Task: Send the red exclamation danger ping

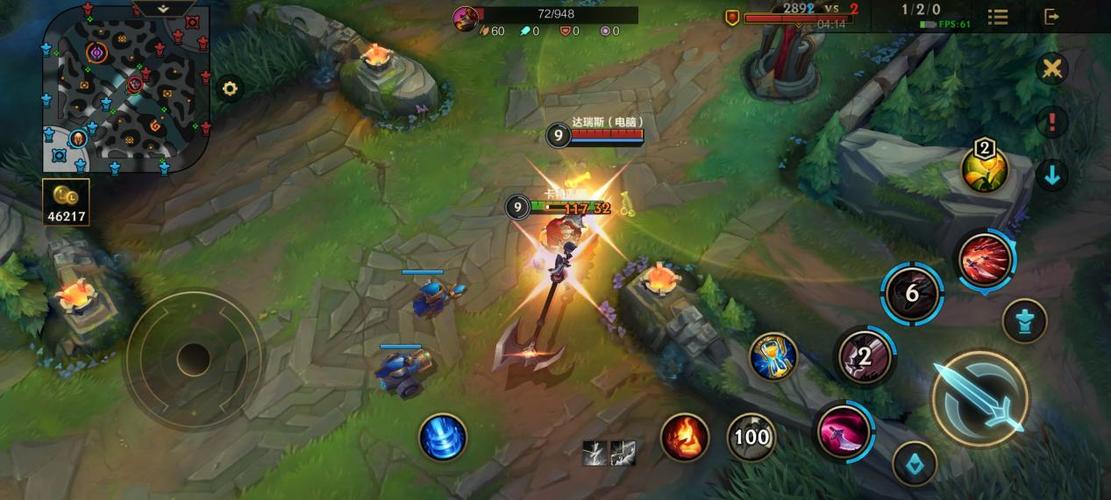Action: (1052, 122)
